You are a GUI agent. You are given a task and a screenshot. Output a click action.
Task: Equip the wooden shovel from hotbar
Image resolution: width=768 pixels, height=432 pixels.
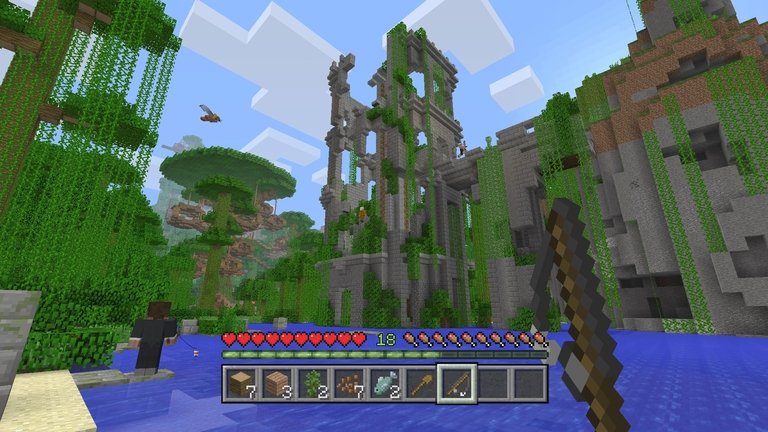421,383
